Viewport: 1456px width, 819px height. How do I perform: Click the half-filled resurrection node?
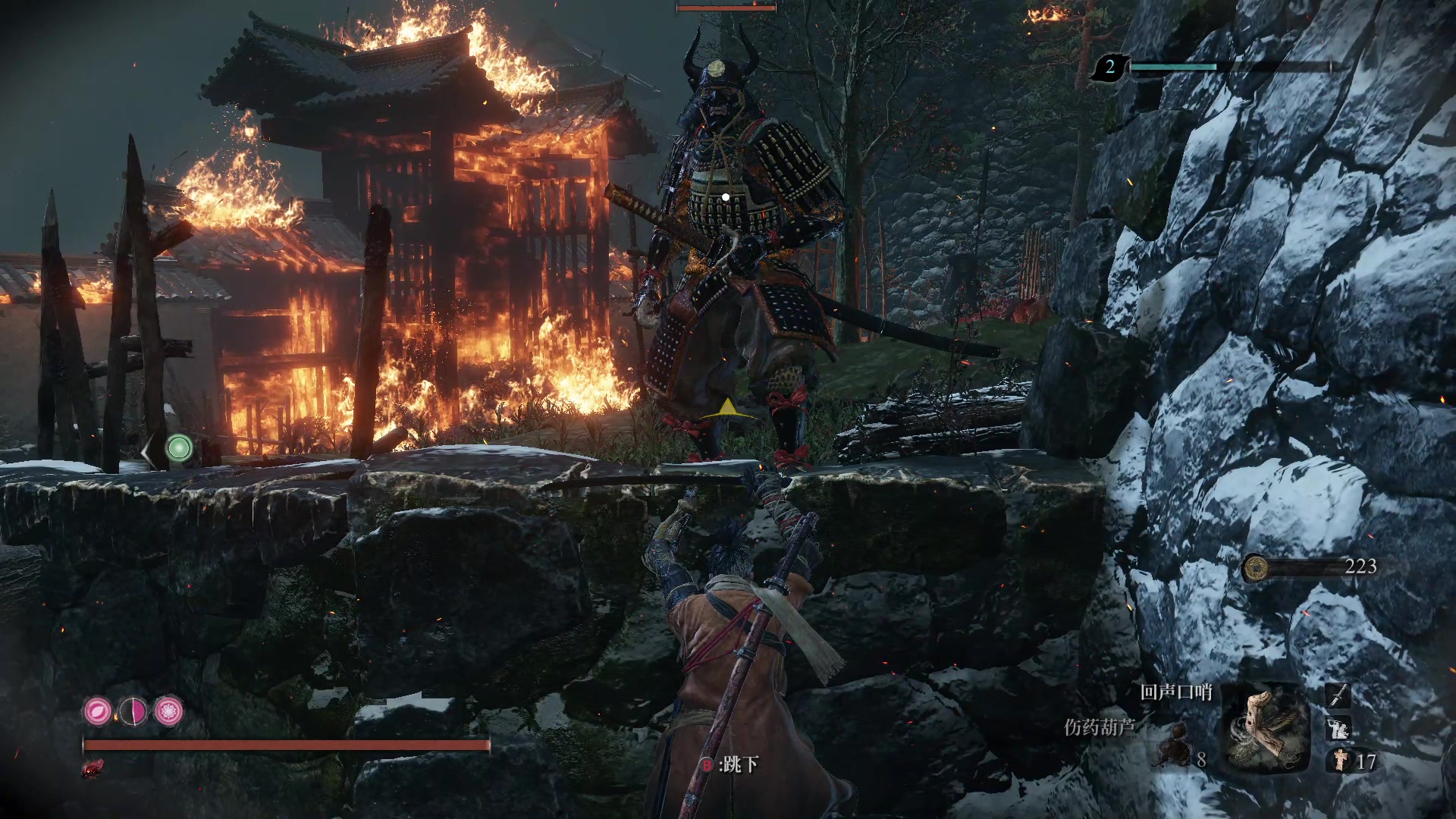tap(133, 711)
